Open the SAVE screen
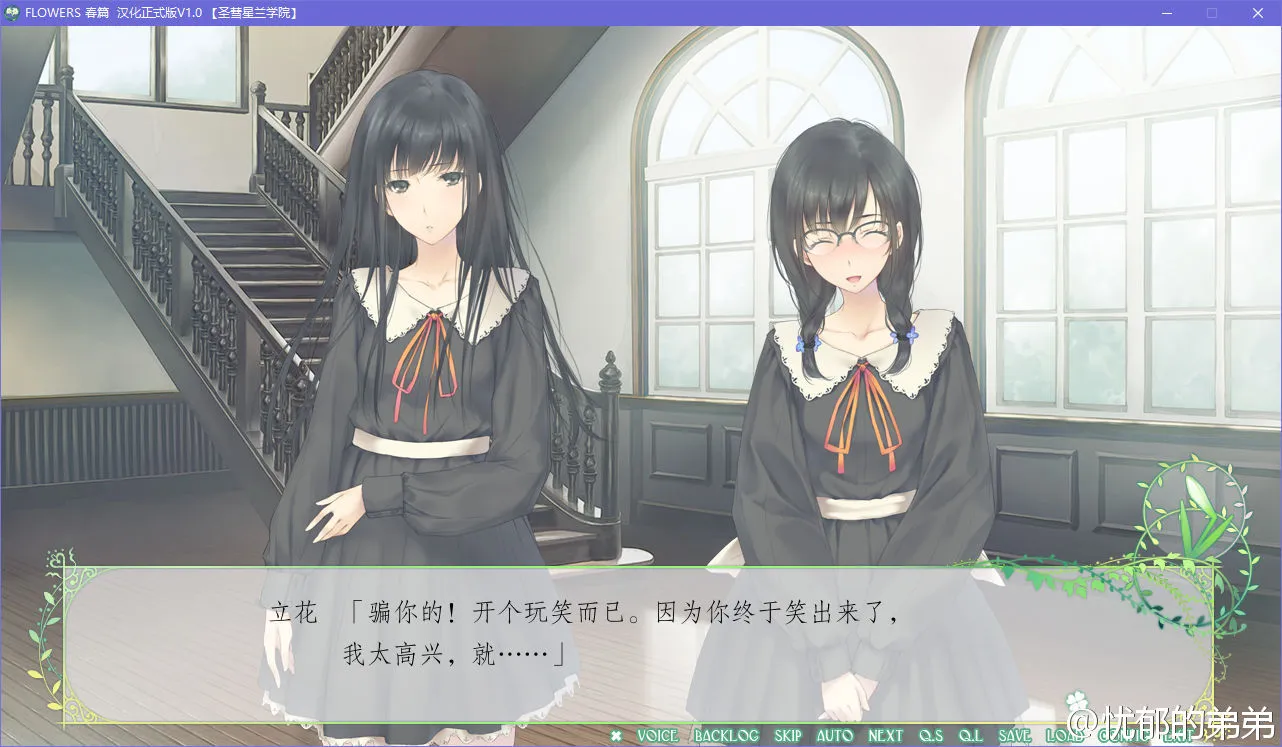 [x=1016, y=736]
